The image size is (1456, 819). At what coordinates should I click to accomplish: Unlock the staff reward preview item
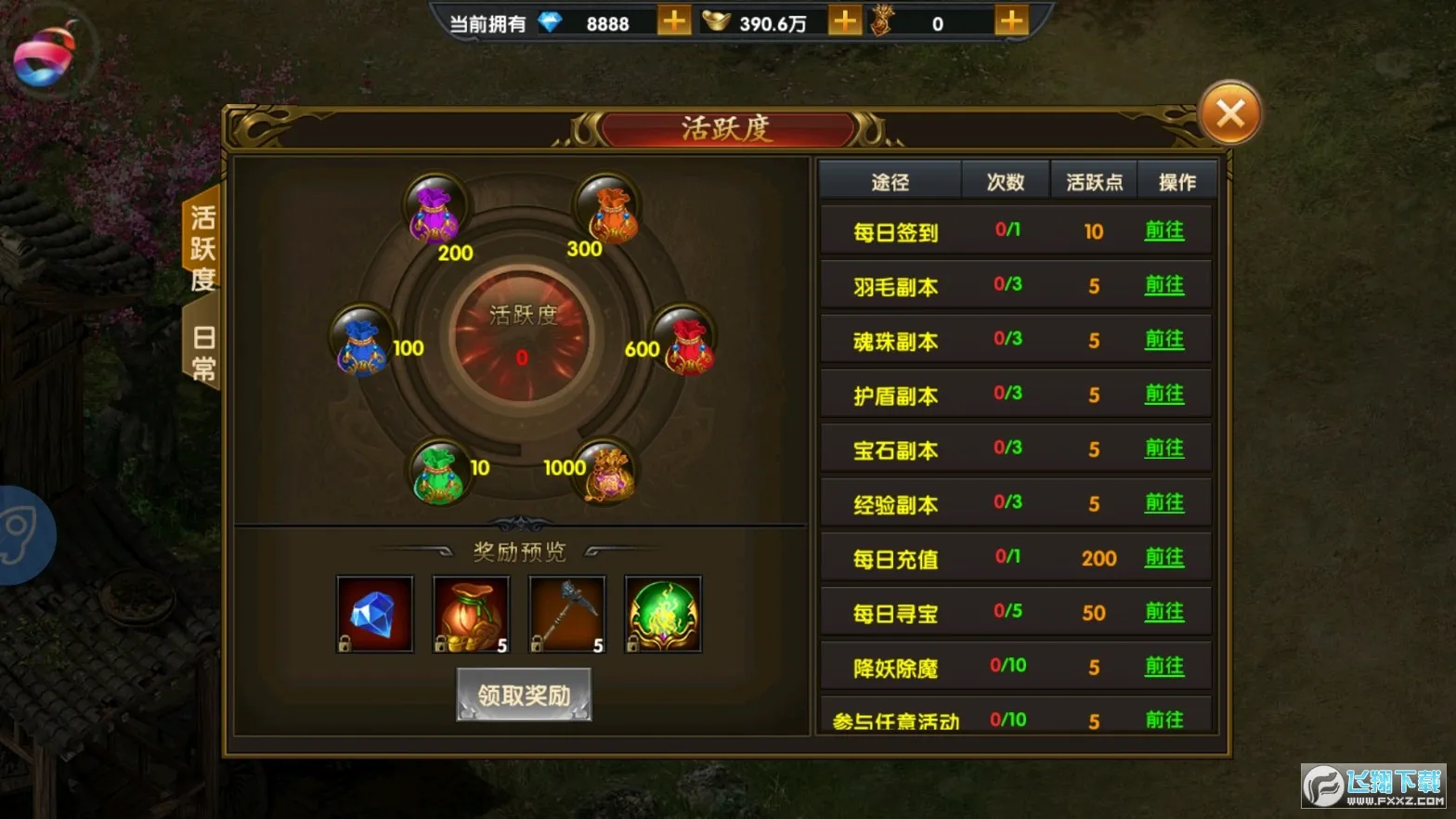point(566,614)
